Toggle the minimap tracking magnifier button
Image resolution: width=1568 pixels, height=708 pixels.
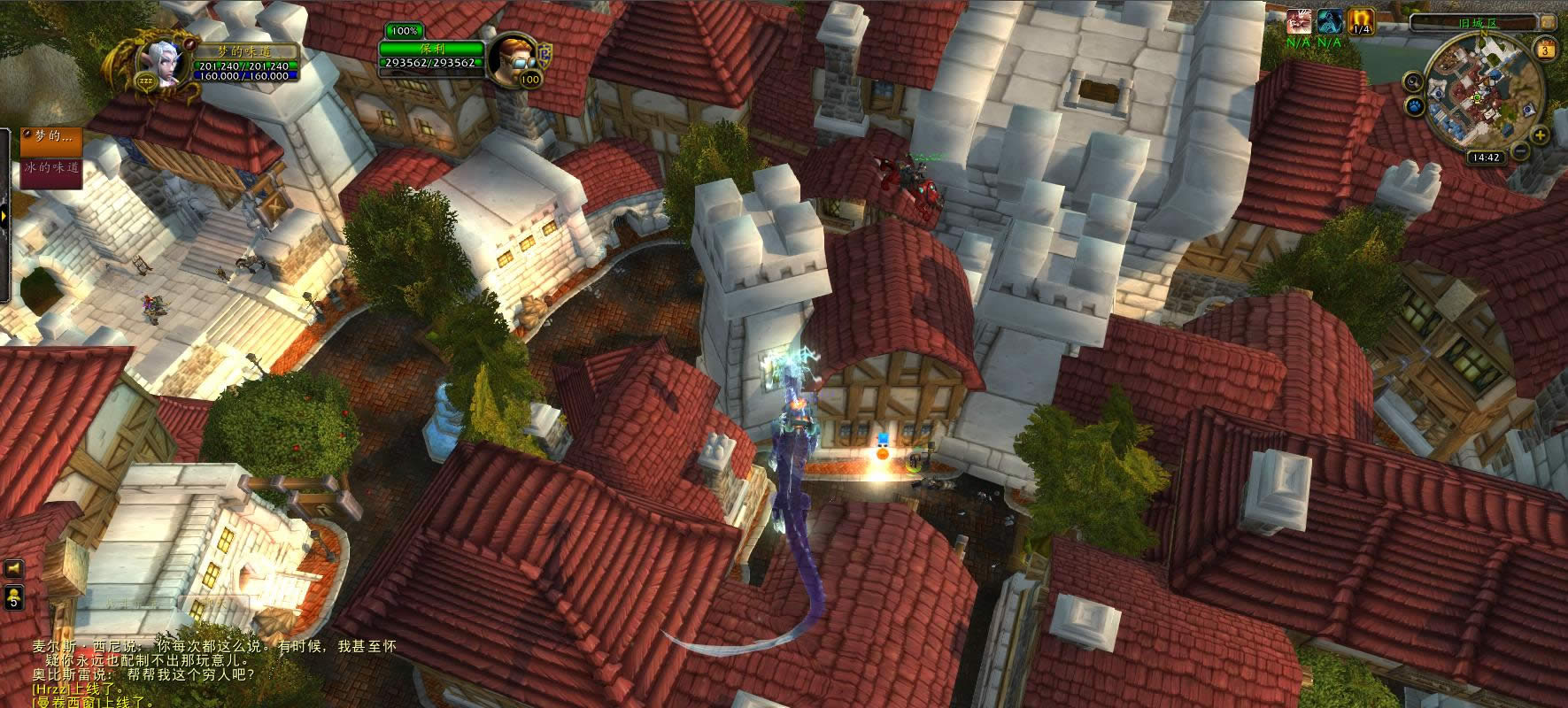click(x=1413, y=82)
